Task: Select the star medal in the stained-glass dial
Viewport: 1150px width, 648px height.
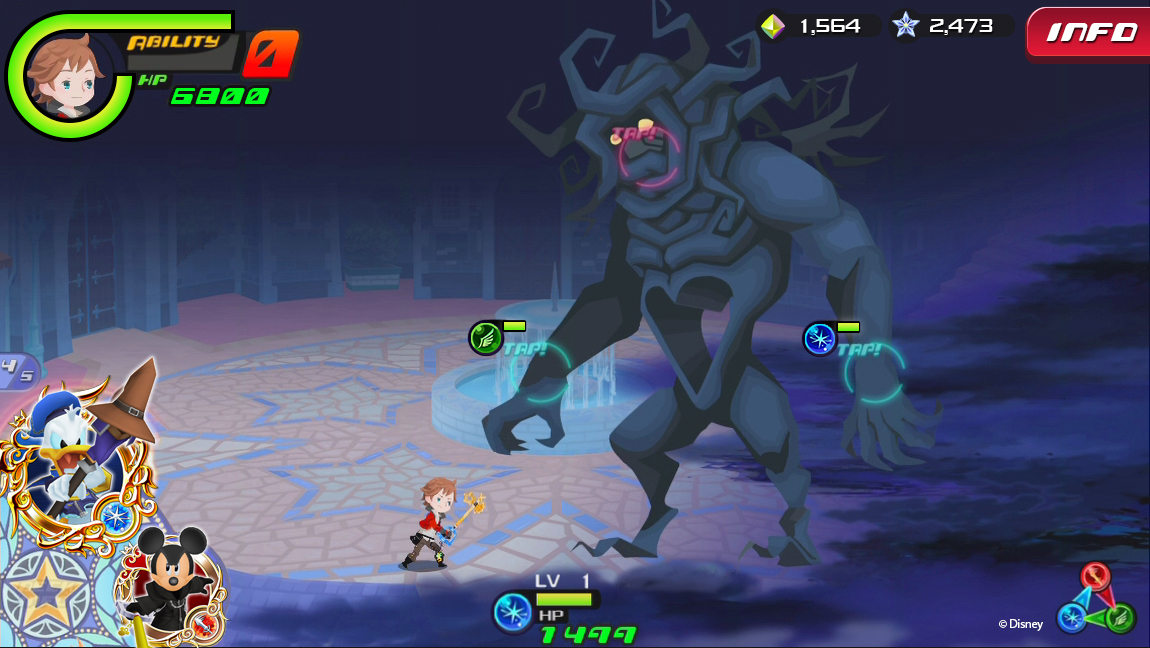Action: (x=45, y=597)
